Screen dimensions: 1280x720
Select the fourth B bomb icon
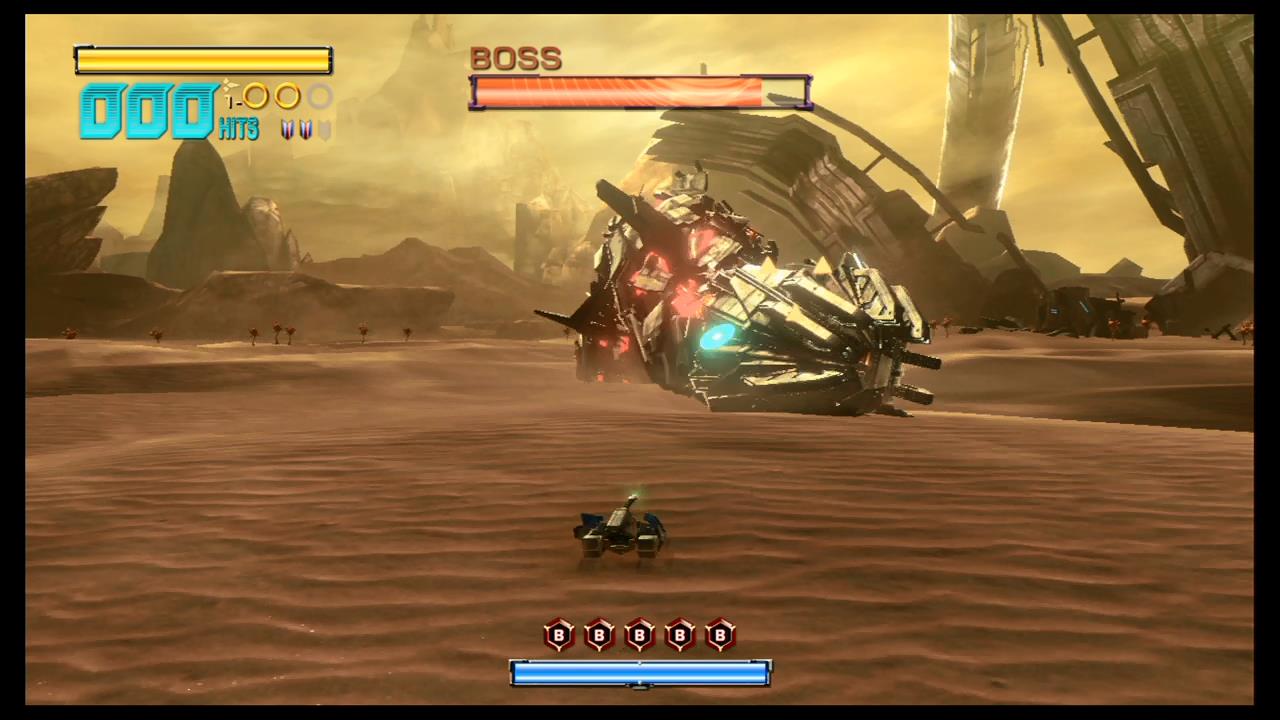[679, 636]
